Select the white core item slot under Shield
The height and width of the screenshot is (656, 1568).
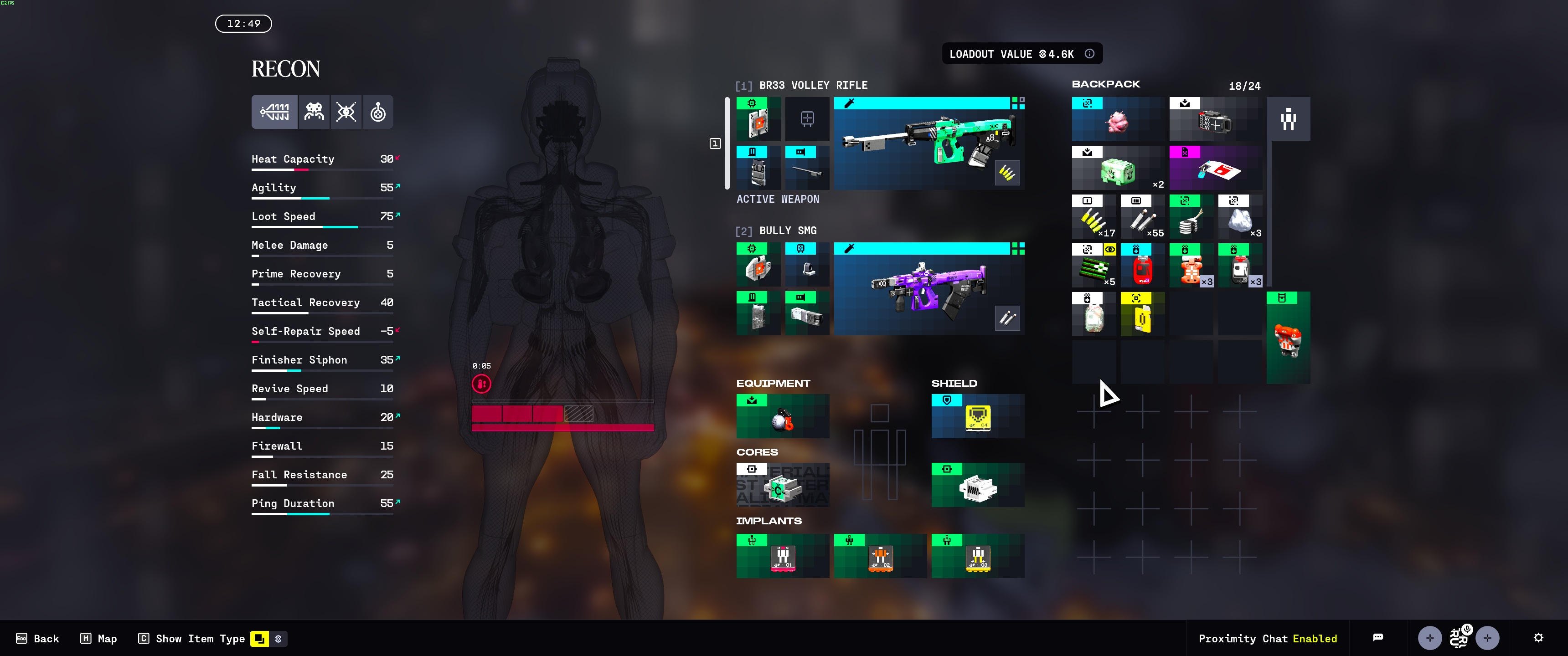[x=978, y=485]
